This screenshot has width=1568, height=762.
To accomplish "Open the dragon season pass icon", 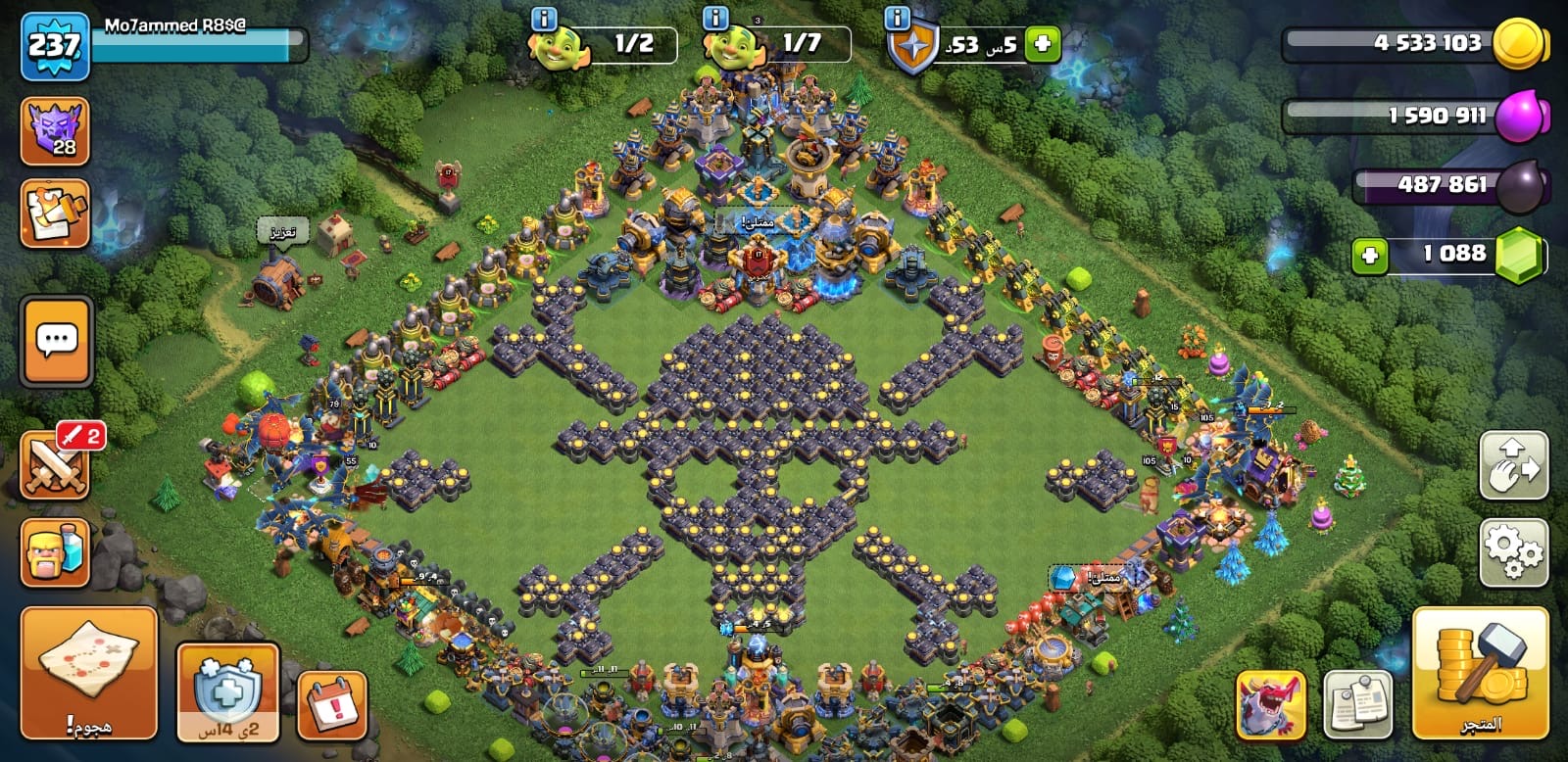I will coord(1270,704).
